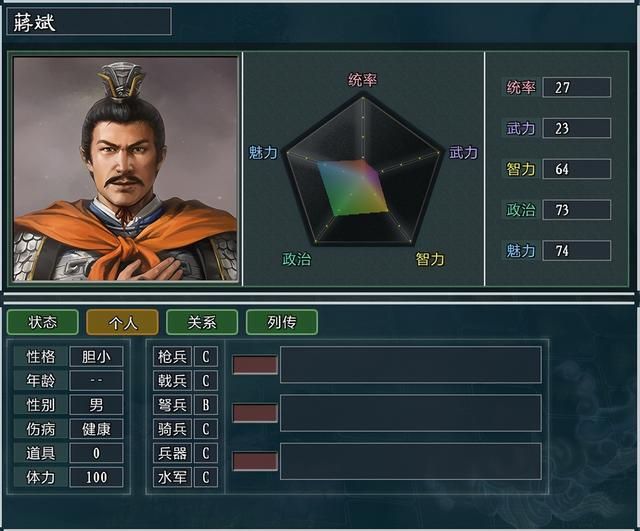Open the 关系 tab
This screenshot has width=640, height=531.
pyautogui.click(x=202, y=322)
